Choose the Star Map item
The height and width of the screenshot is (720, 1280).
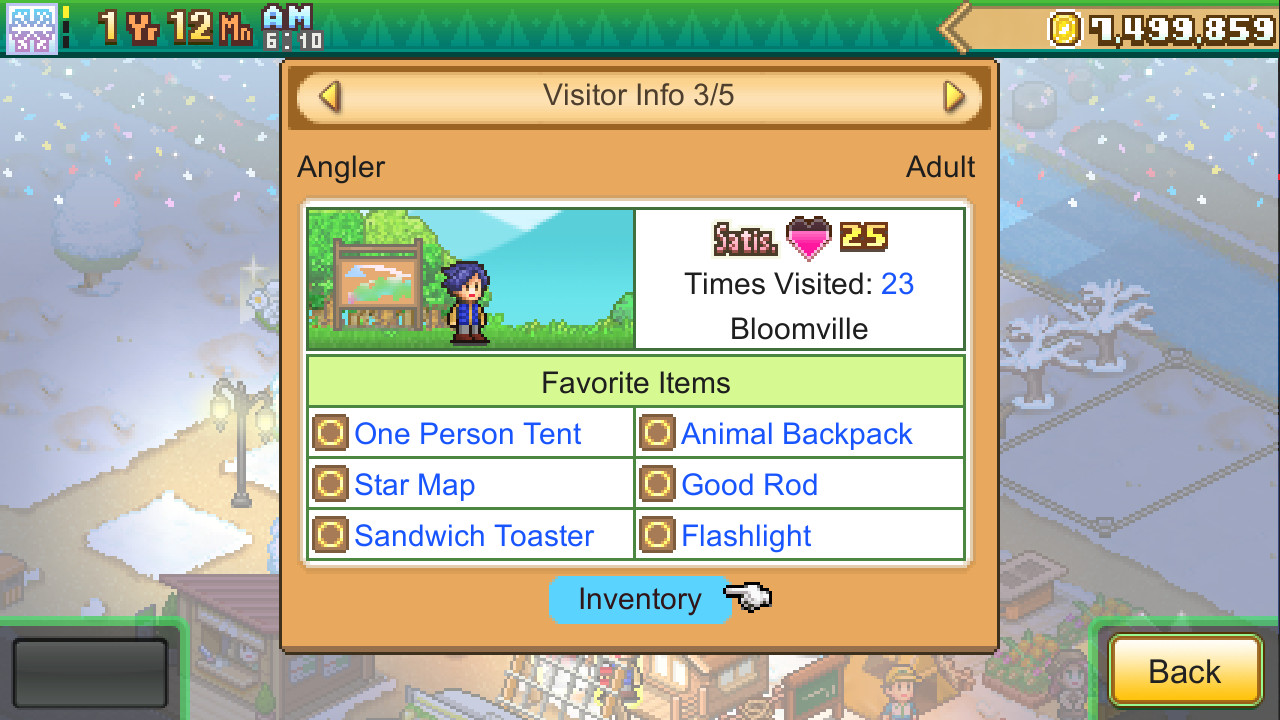414,485
